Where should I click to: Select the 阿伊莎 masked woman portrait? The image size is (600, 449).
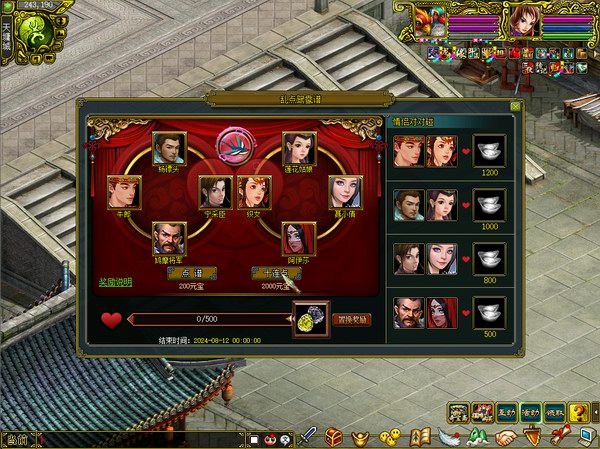299,238
